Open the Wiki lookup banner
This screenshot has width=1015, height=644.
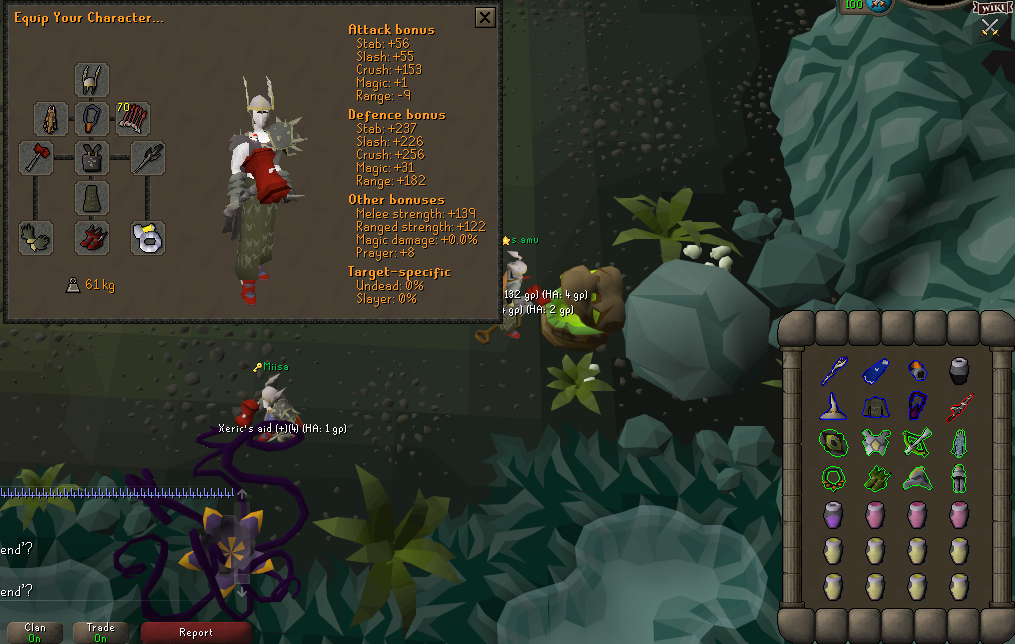click(991, 8)
